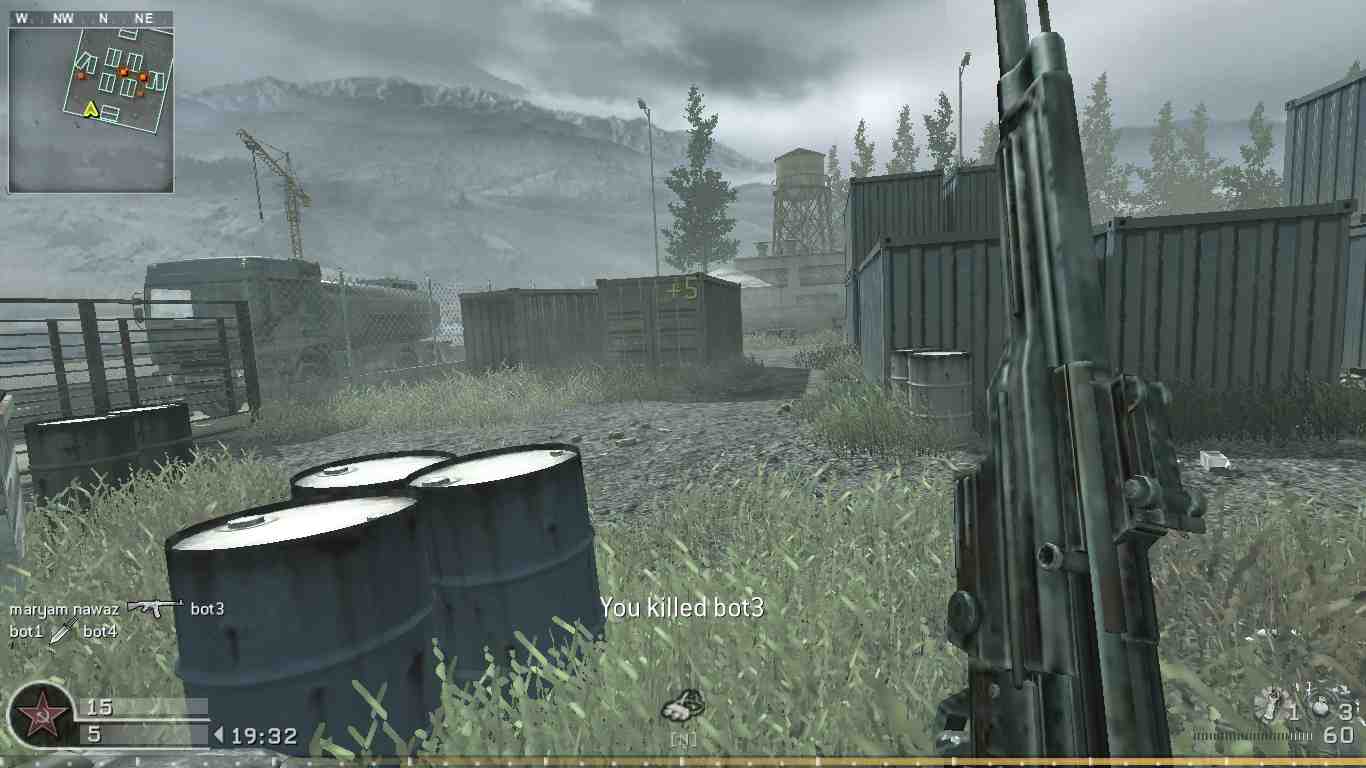
Task: Click the 15 team score display
Action: pyautogui.click(x=99, y=706)
